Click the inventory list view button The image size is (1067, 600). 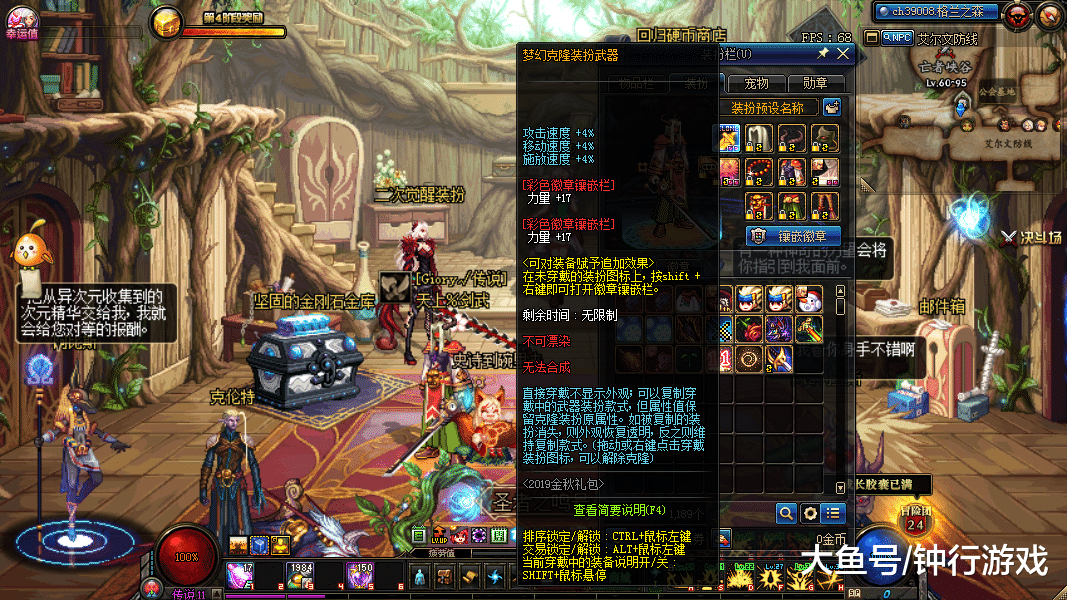point(832,514)
